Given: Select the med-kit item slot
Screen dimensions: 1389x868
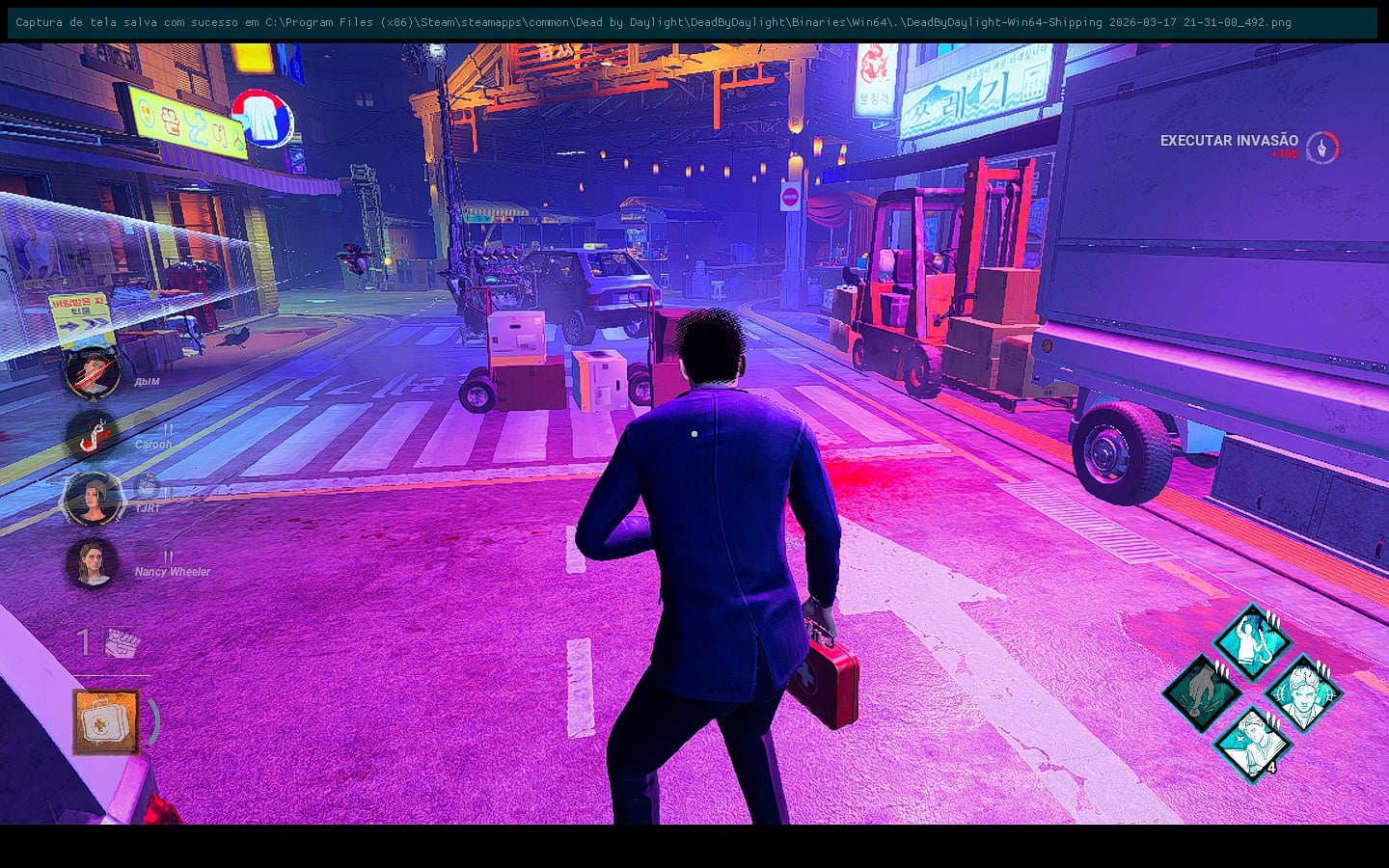Looking at the screenshot, I should (x=106, y=721).
